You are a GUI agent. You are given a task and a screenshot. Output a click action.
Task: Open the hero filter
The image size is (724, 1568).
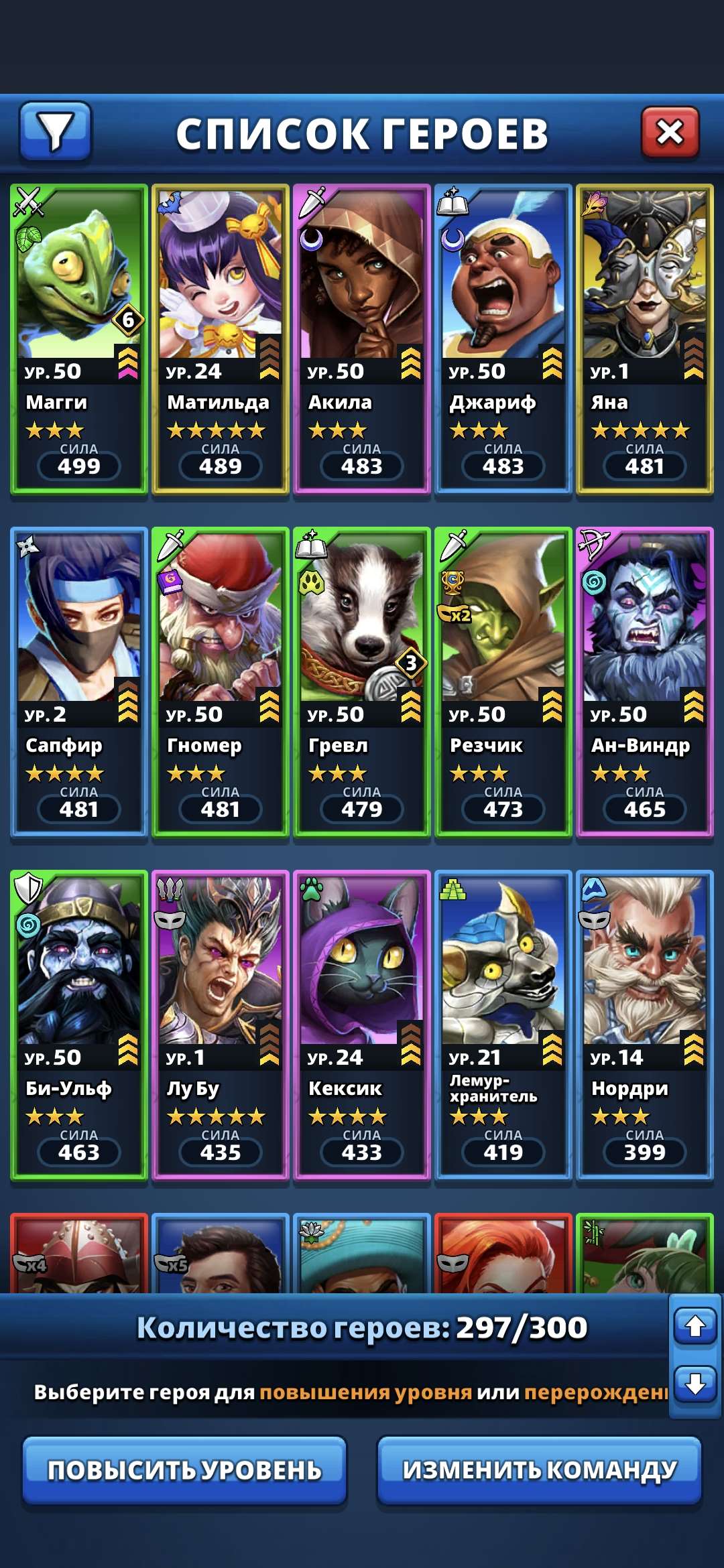pos(55,131)
